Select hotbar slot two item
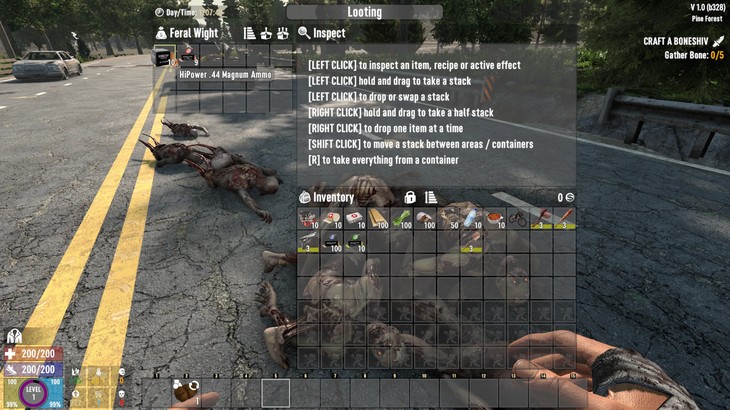 tap(184, 393)
